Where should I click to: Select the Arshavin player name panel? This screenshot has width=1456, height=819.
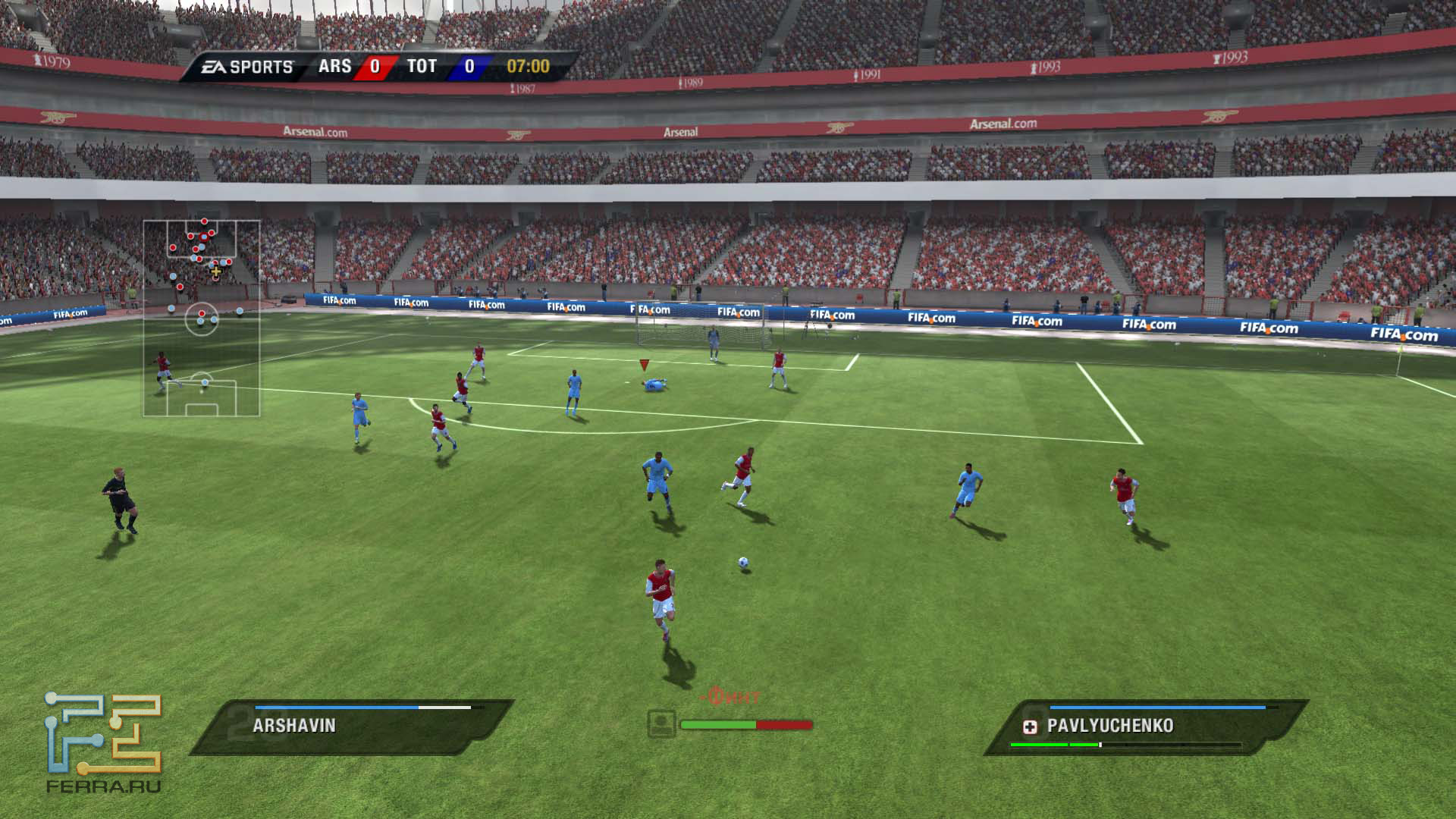(x=351, y=726)
